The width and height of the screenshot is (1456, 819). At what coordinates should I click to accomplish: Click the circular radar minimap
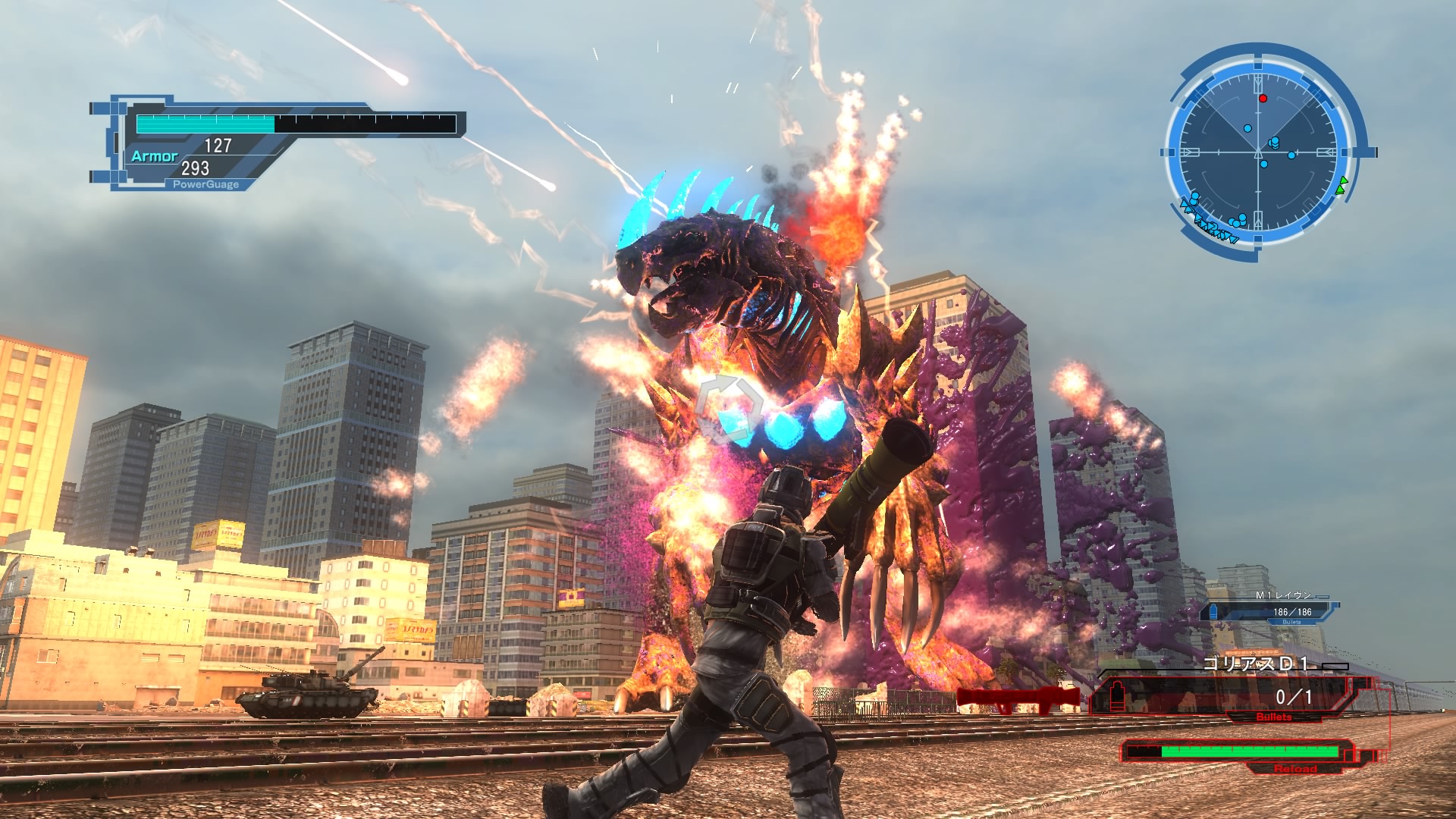click(x=1259, y=152)
